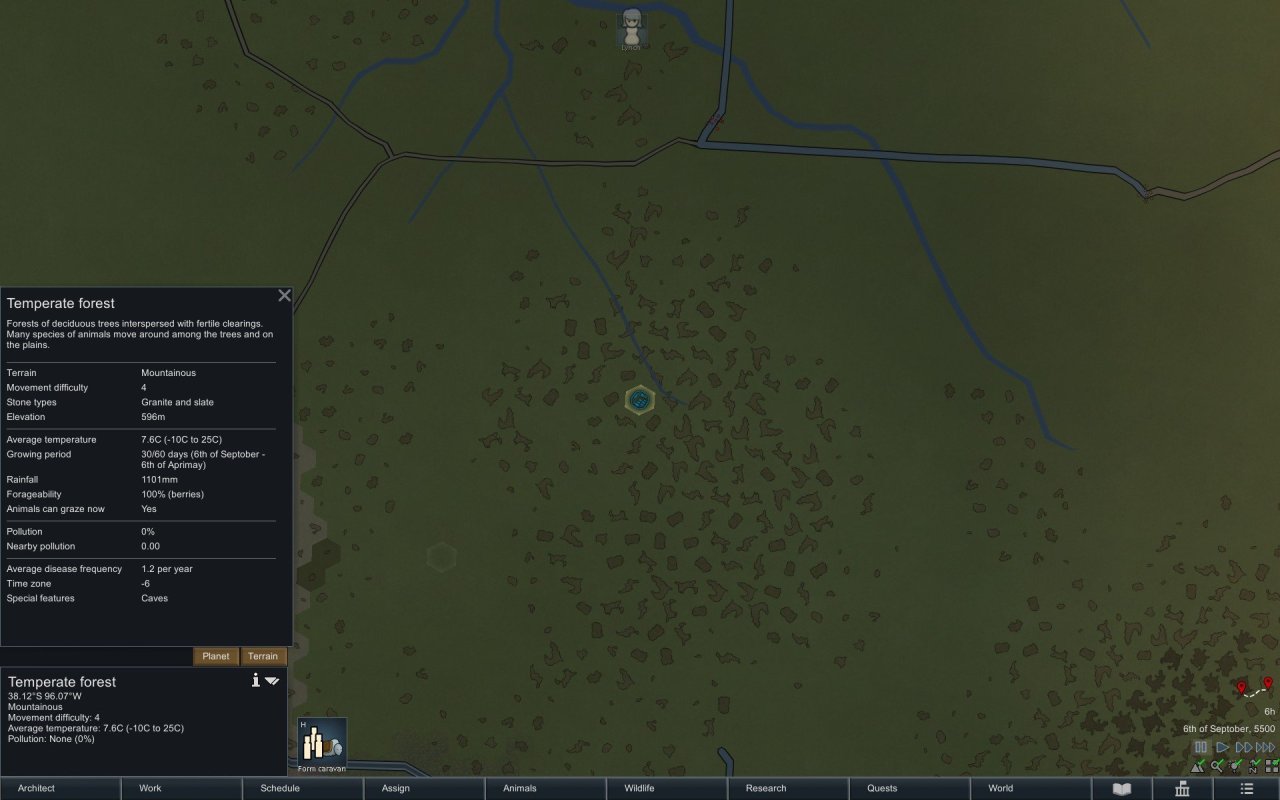This screenshot has height=800, width=1280.
Task: Open the history book icon tab
Action: (1122, 789)
